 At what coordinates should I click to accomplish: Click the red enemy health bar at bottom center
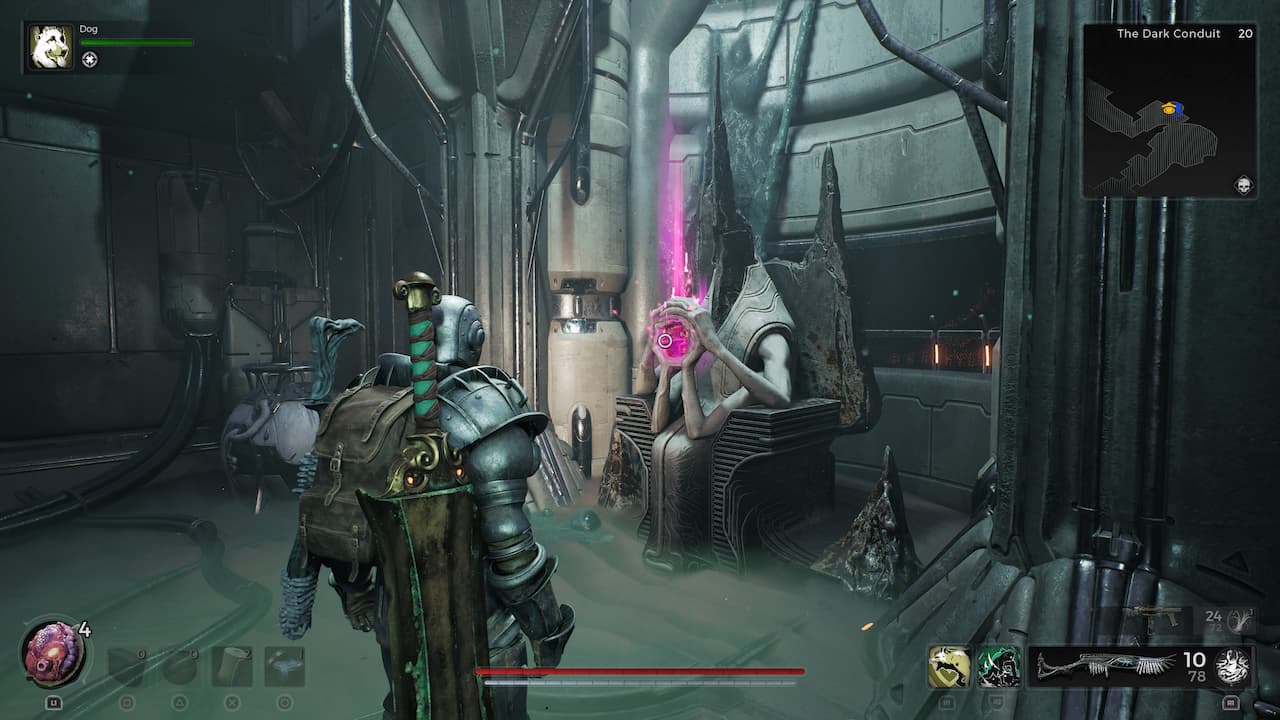(640, 670)
